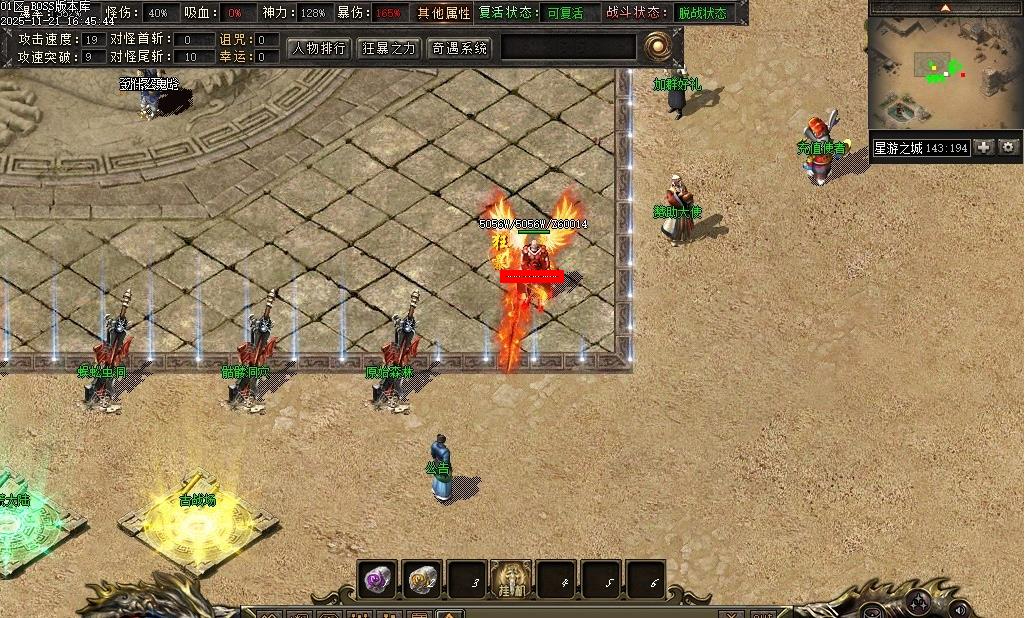This screenshot has width=1028, height=618.
Task: Use the purple scroll hotbar item
Action: [x=379, y=580]
